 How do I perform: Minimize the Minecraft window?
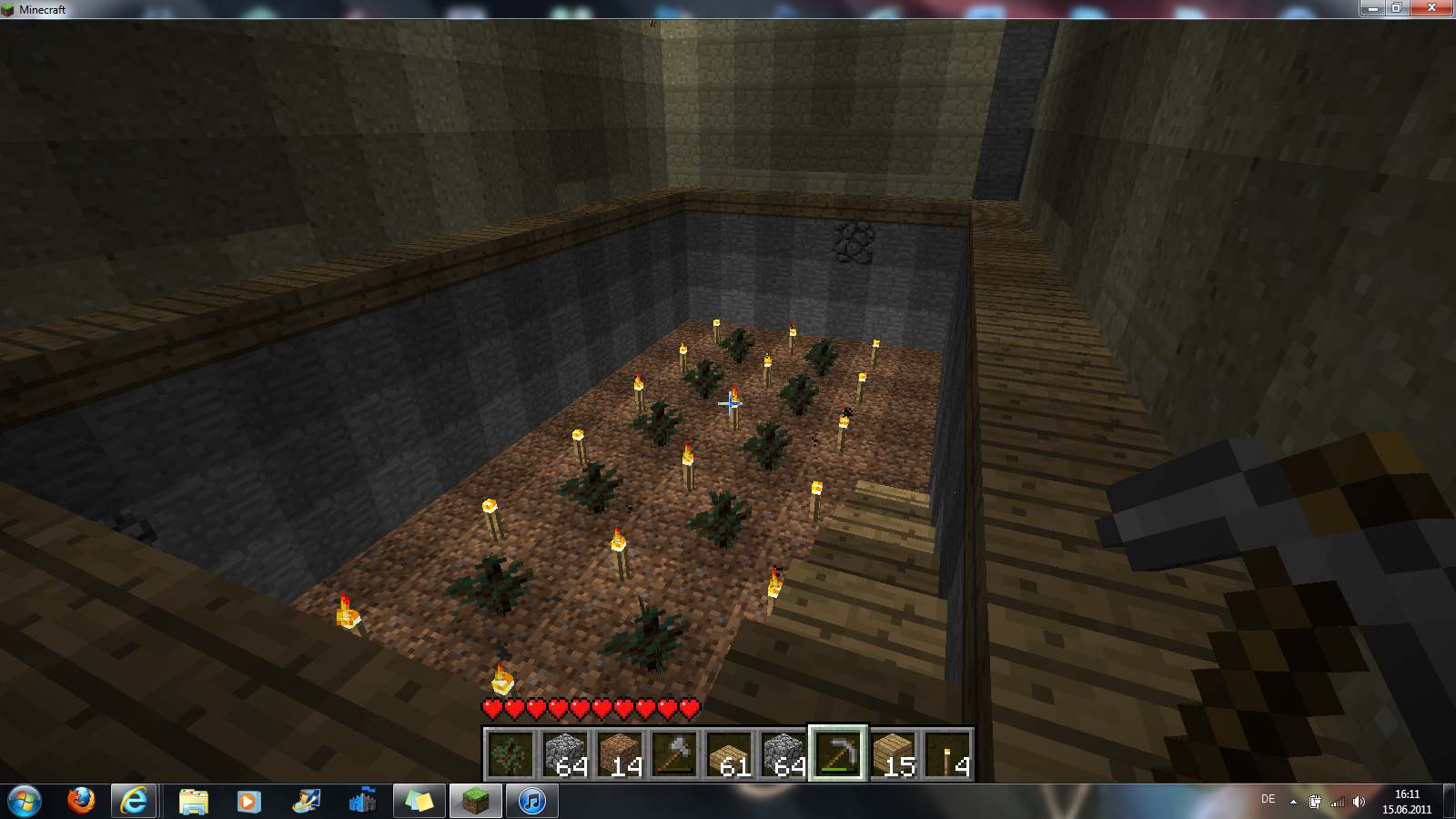click(x=1372, y=8)
